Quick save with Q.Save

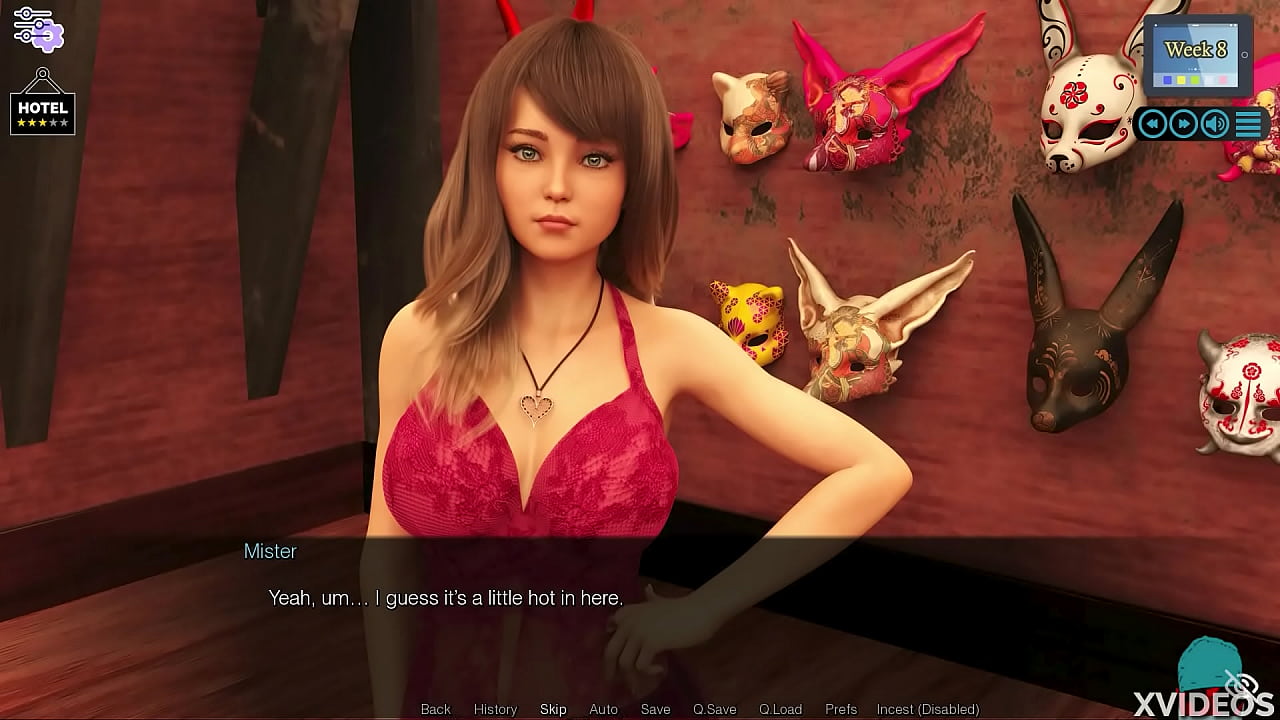coord(714,709)
